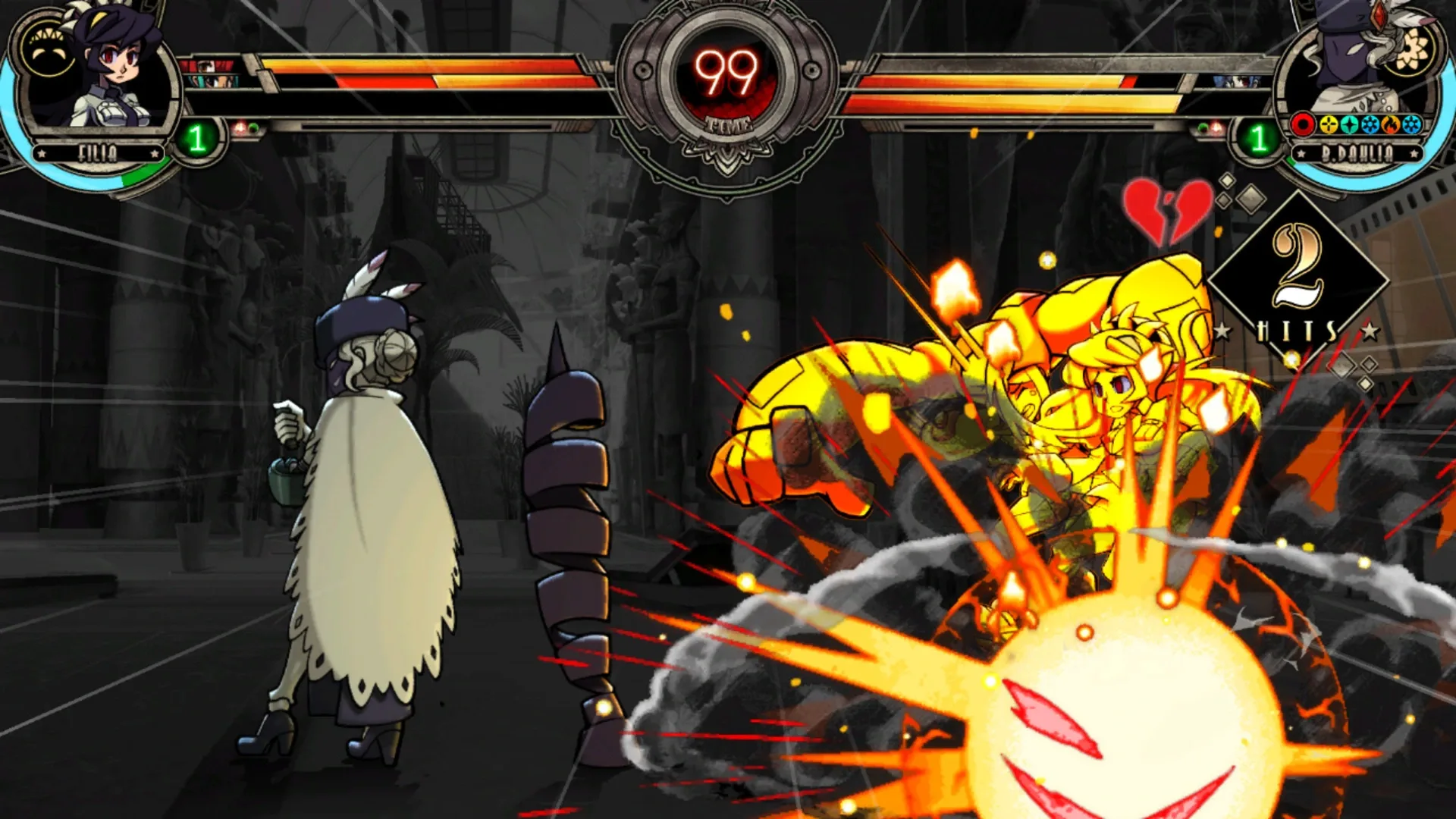Viewport: 1456px width, 819px height.
Task: Click the rightmost blue air element icon
Action: 1410,124
